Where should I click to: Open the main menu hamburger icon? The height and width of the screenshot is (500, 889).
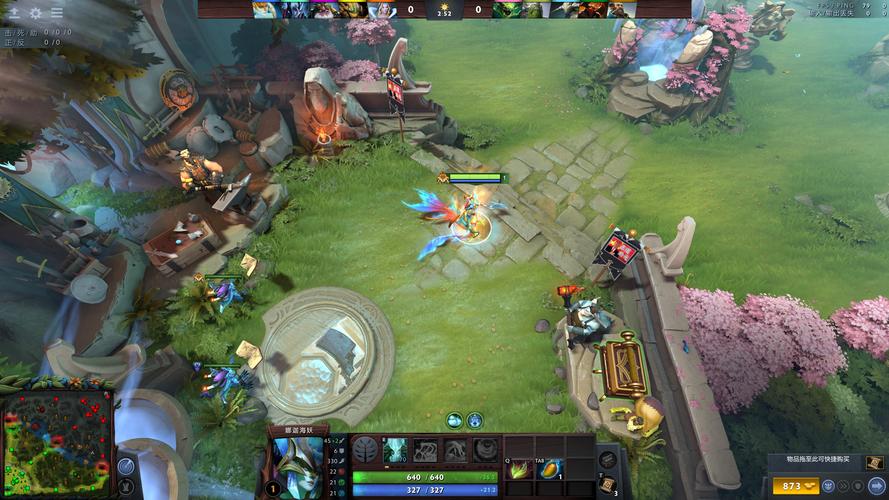57,12
